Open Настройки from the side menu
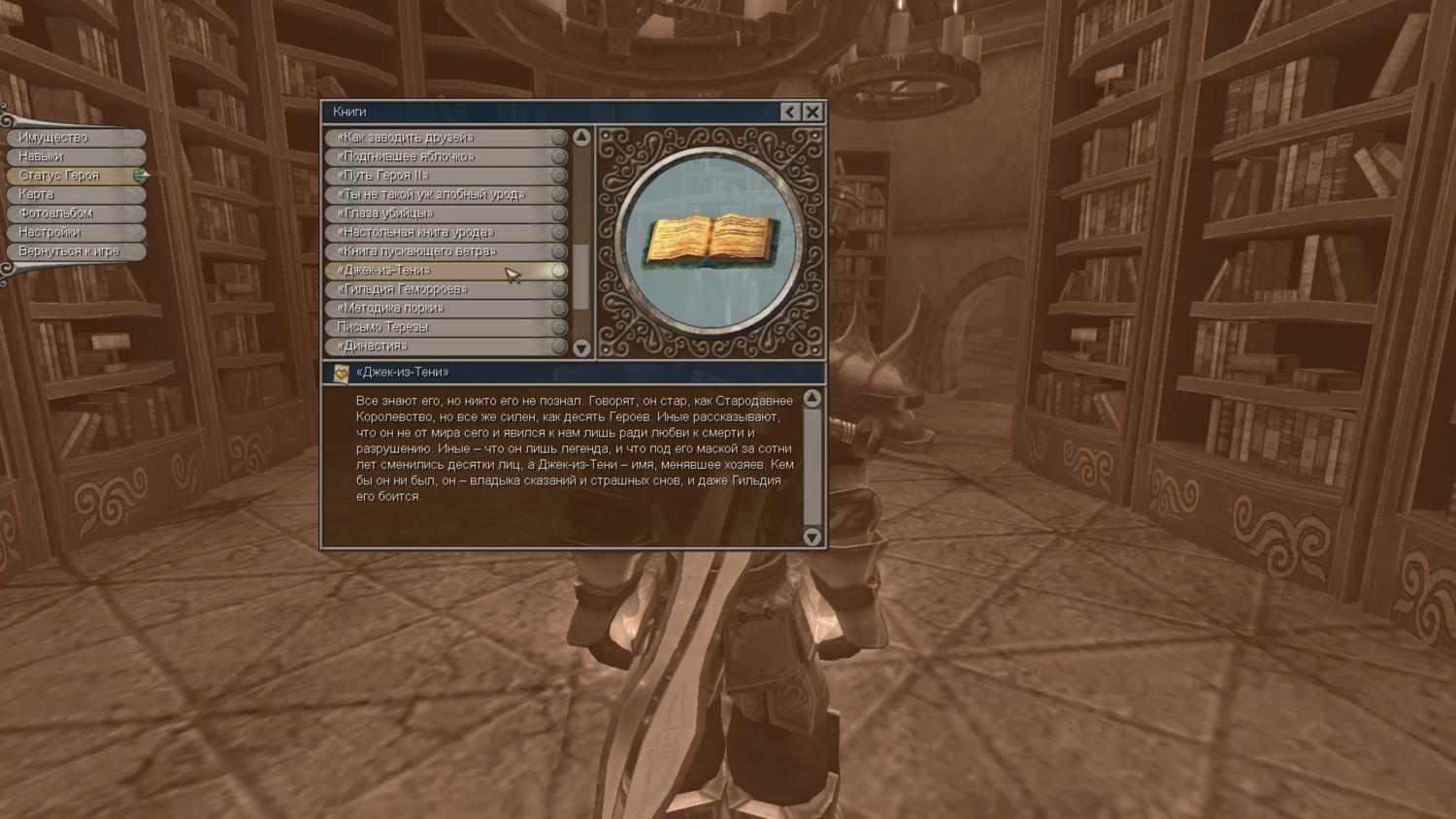The width and height of the screenshot is (1456, 819). [x=76, y=232]
